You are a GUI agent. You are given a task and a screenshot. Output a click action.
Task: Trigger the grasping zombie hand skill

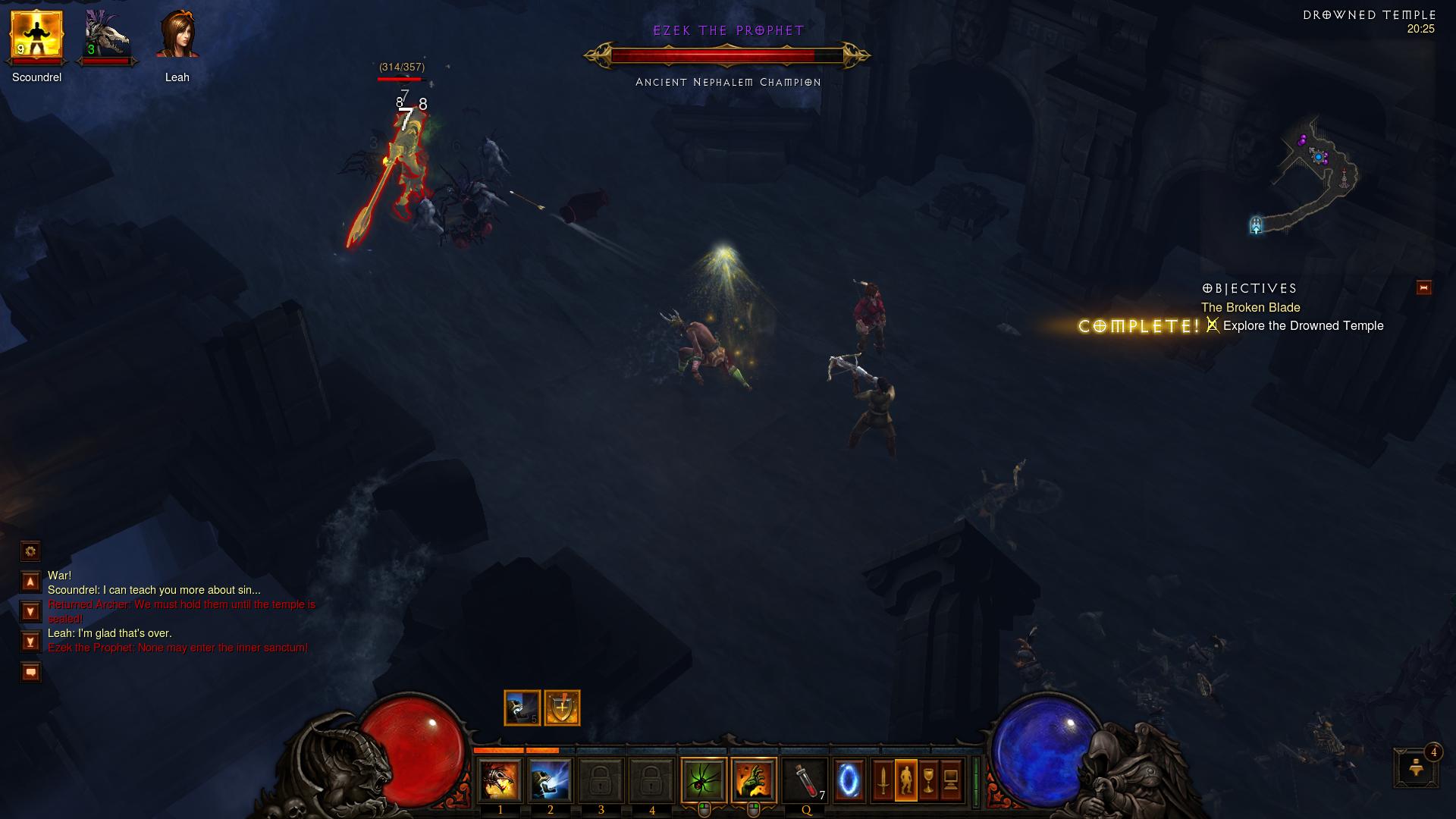point(754,780)
